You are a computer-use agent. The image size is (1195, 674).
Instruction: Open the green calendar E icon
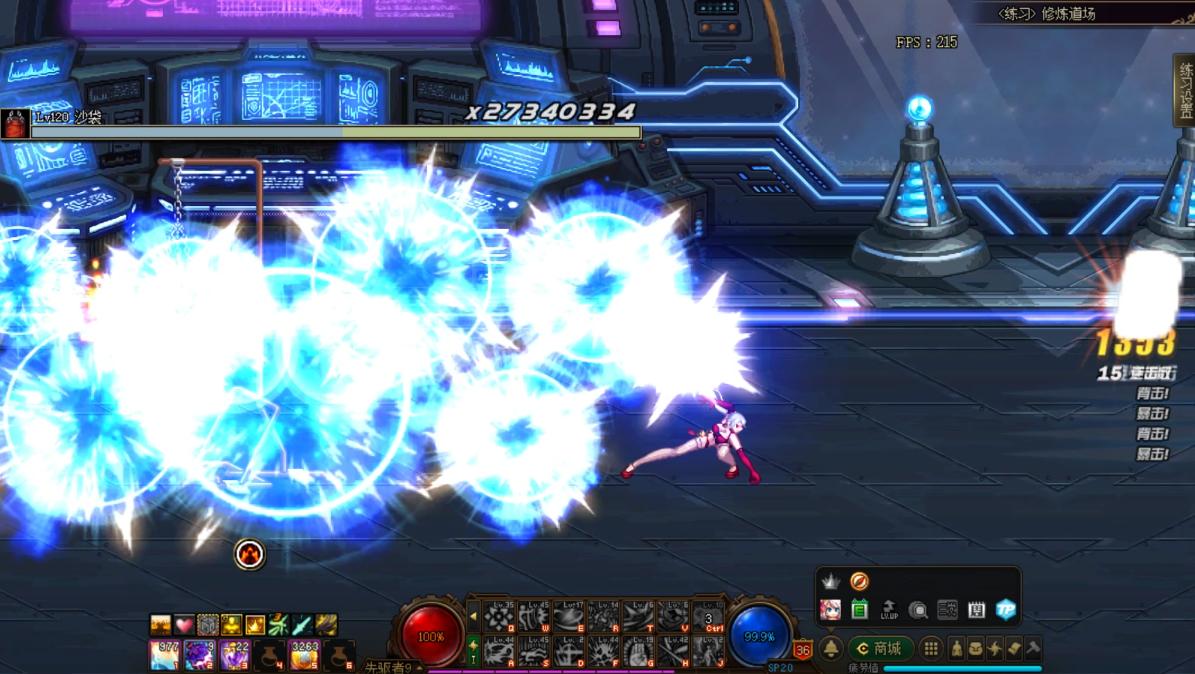coord(859,609)
